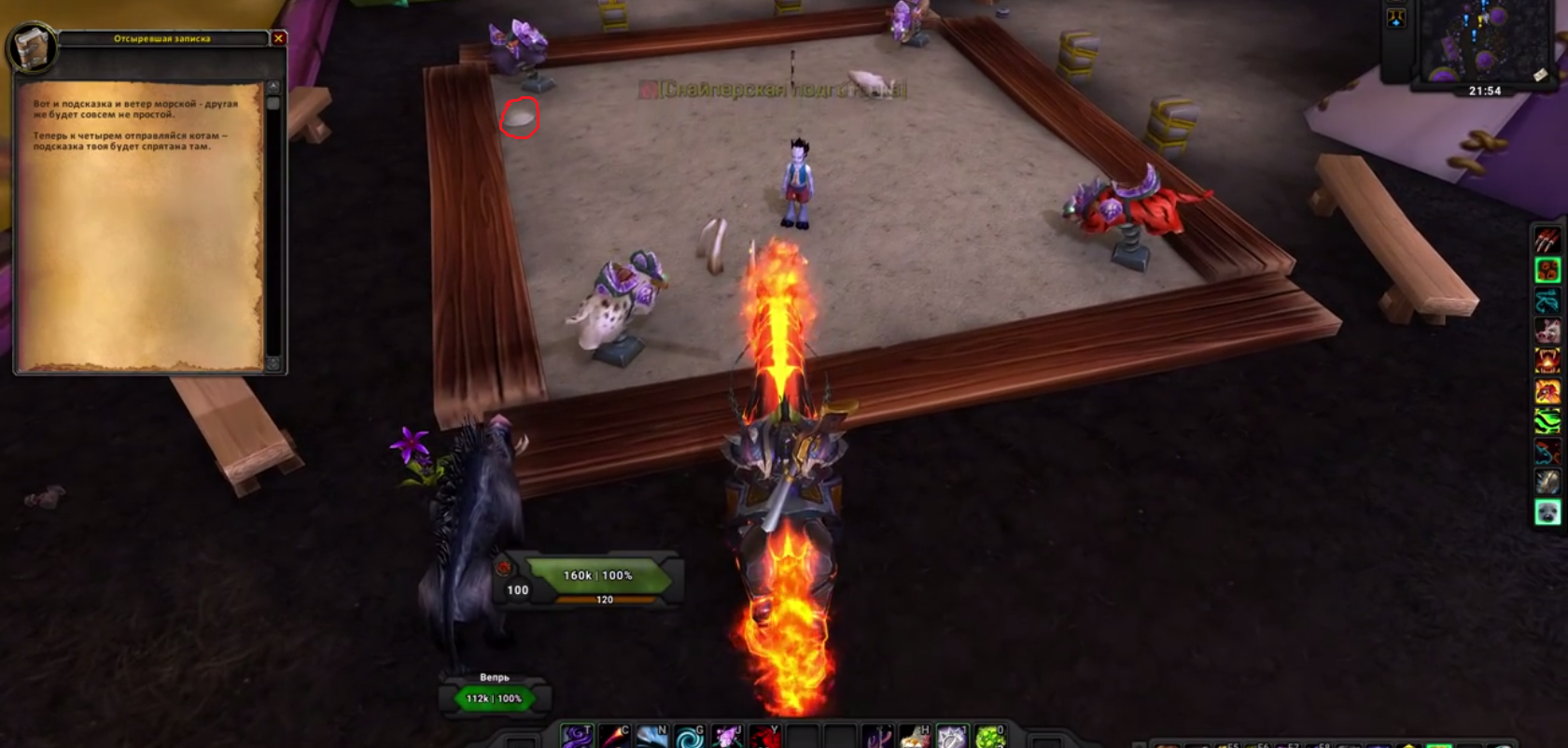Cast the cyan vortex ability on G
Viewport: 1568px width, 748px height.
[689, 737]
